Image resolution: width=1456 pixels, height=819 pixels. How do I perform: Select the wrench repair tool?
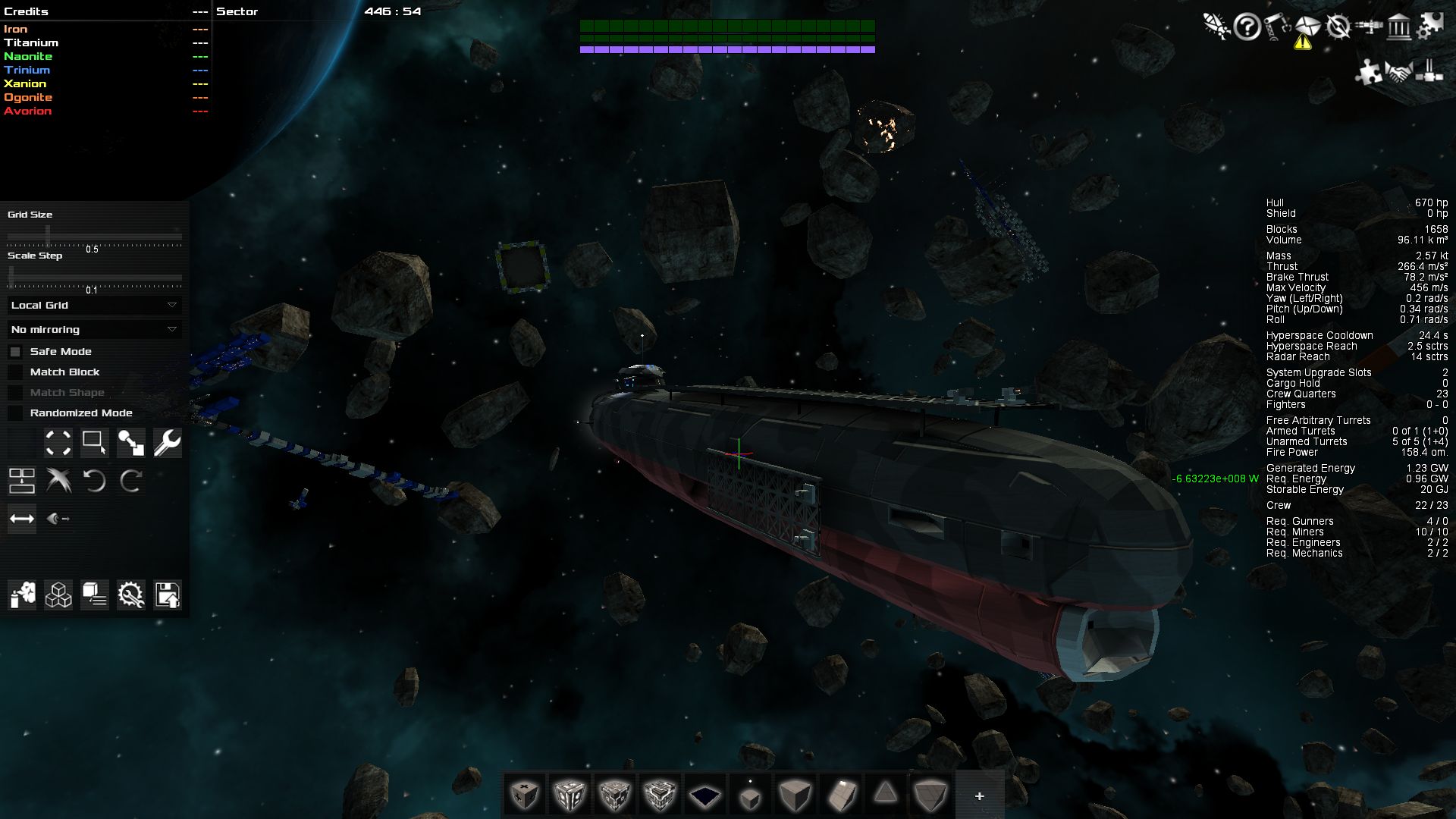click(168, 444)
